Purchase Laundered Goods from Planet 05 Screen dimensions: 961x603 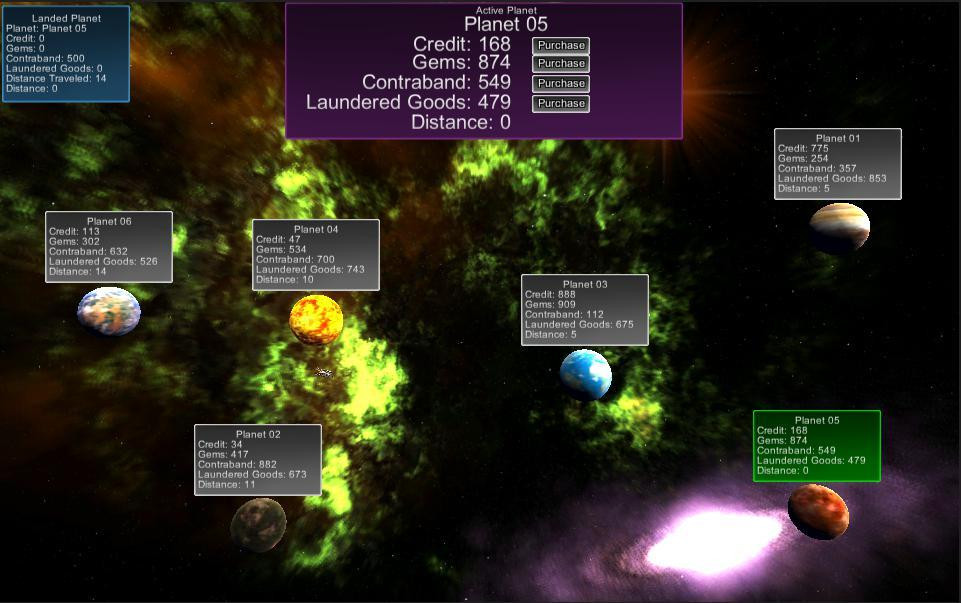[560, 103]
